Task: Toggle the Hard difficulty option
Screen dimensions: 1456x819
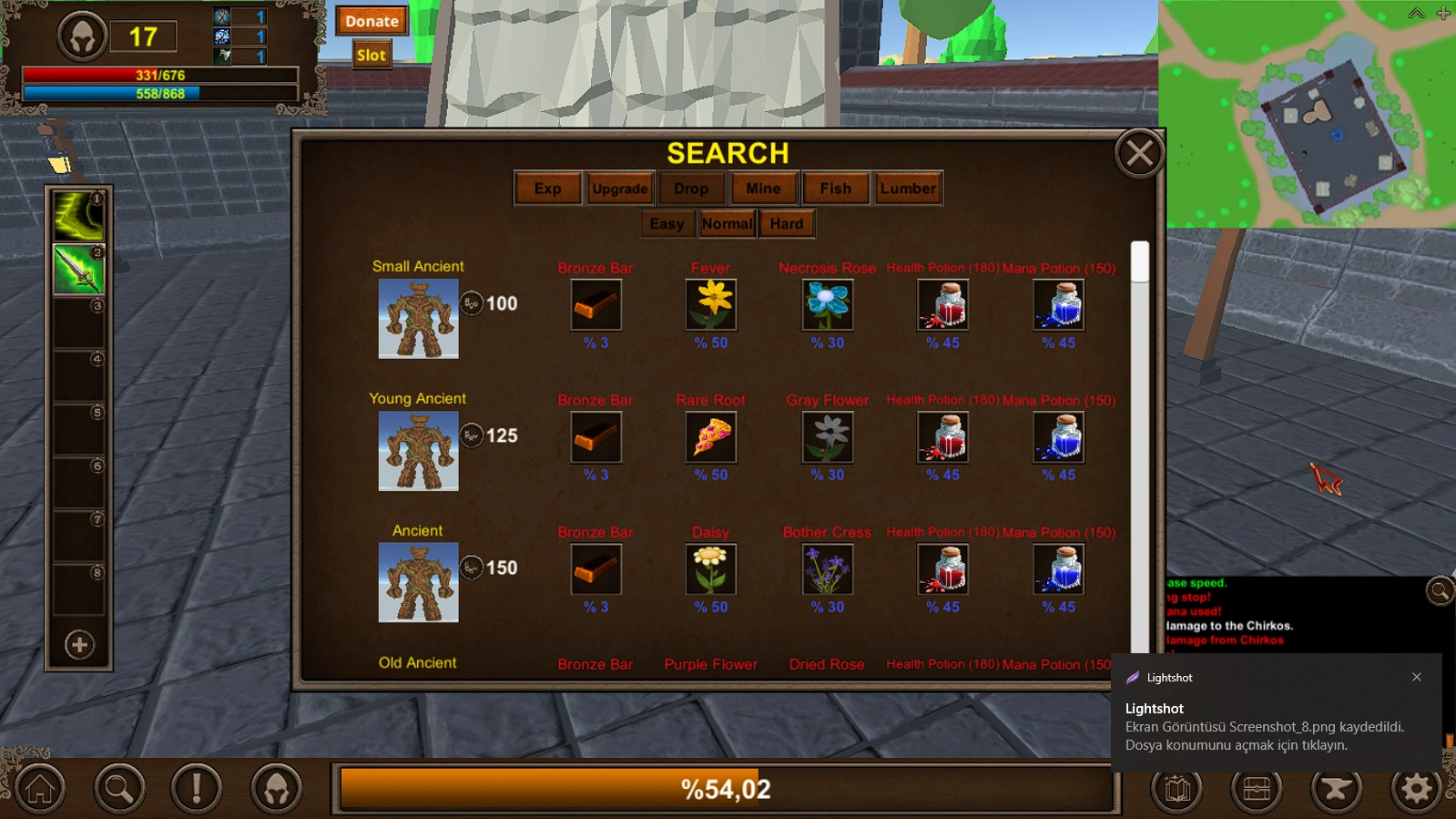Action: click(787, 223)
